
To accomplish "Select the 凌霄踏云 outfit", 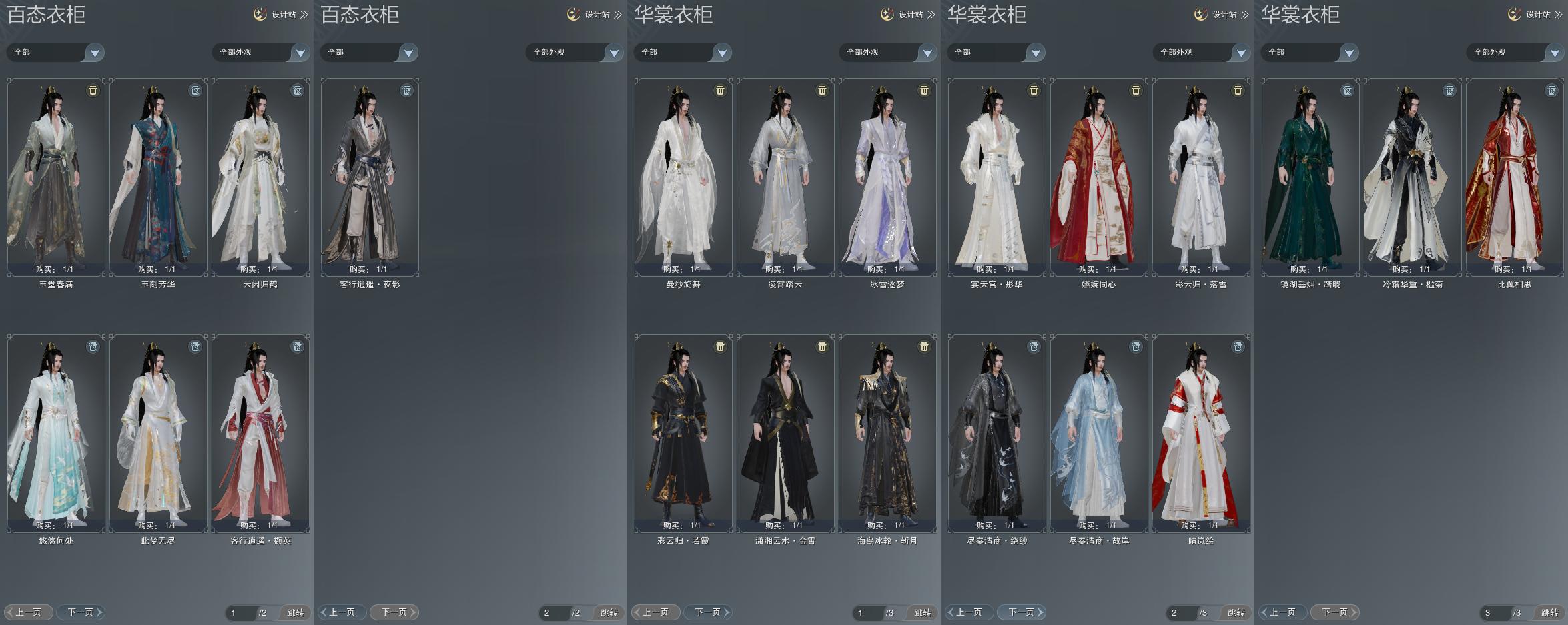I will 785,177.
